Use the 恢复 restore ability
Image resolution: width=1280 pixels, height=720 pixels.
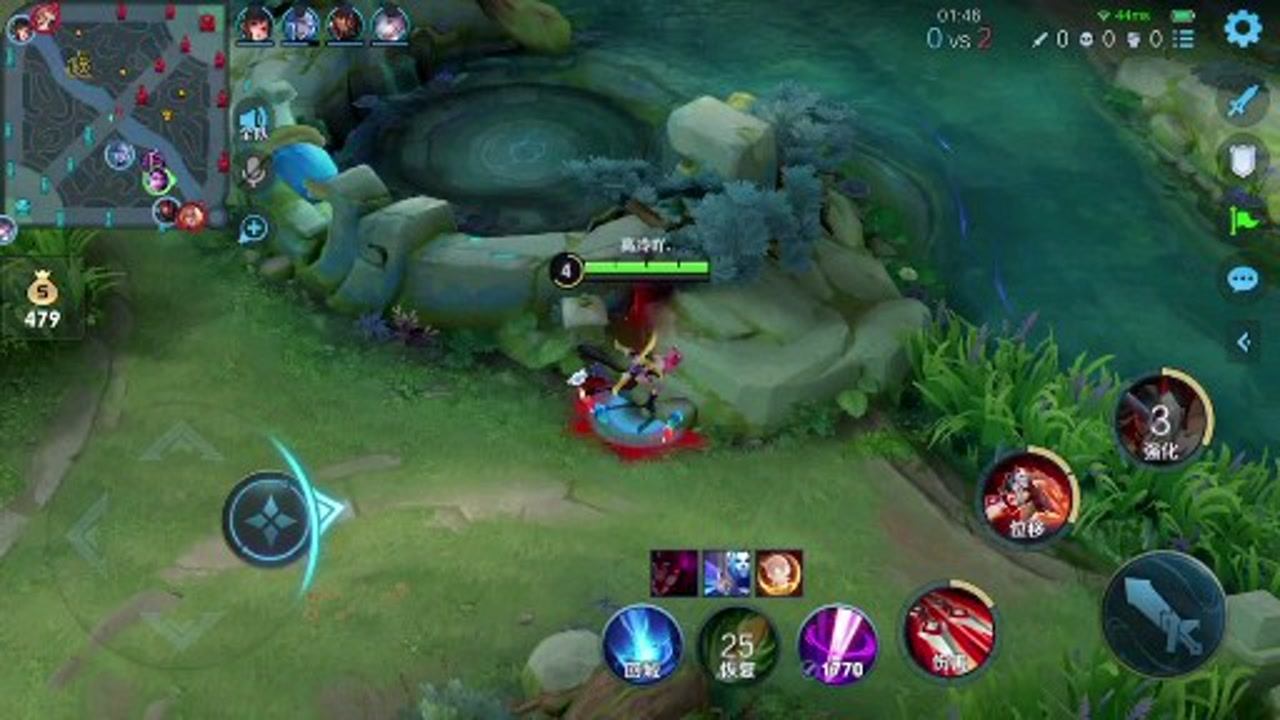(x=738, y=645)
